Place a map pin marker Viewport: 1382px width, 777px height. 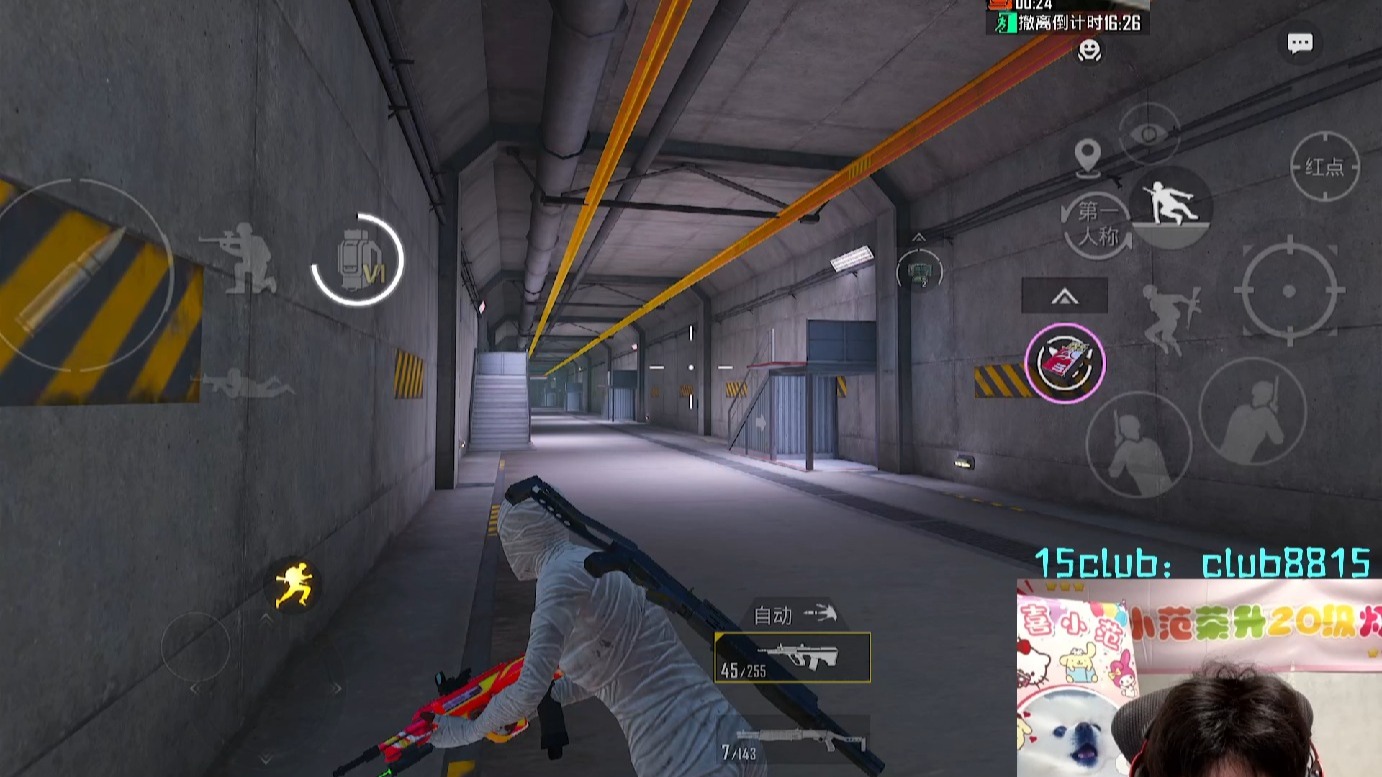pyautogui.click(x=1087, y=156)
